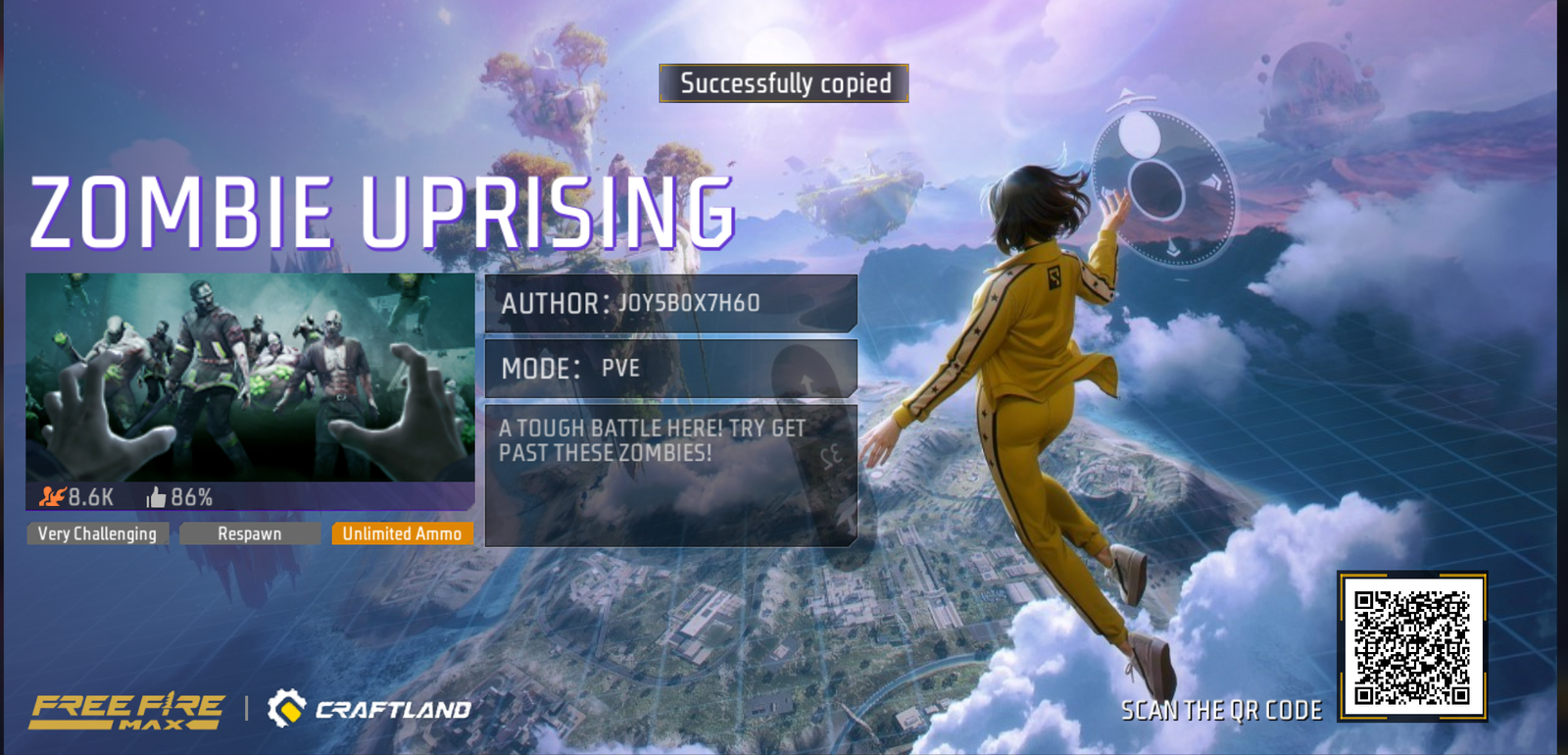Toggle the Unlimited Ammo attribute tag

[403, 533]
